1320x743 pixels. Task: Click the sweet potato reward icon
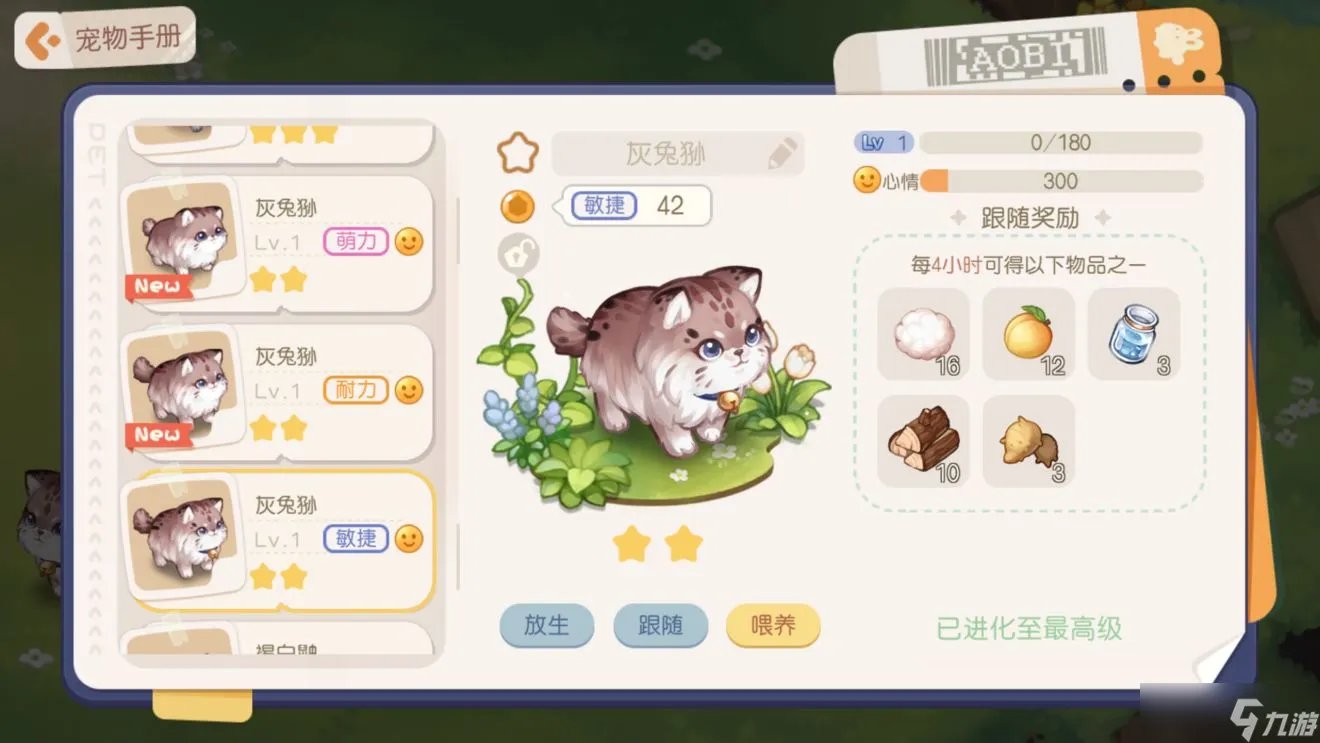pos(1028,442)
